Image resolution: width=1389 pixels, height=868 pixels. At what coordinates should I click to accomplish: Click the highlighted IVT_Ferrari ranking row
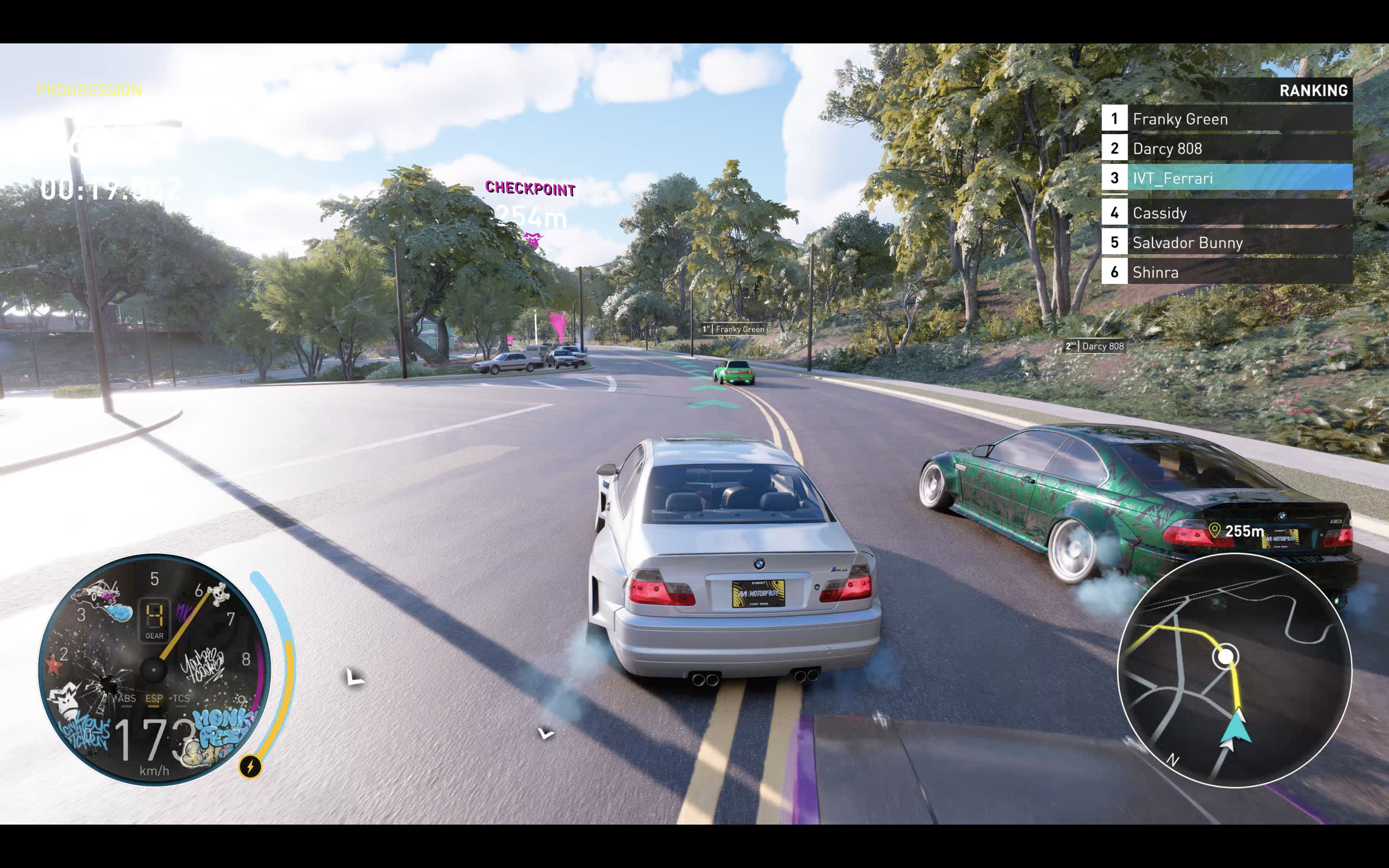pos(1226,178)
